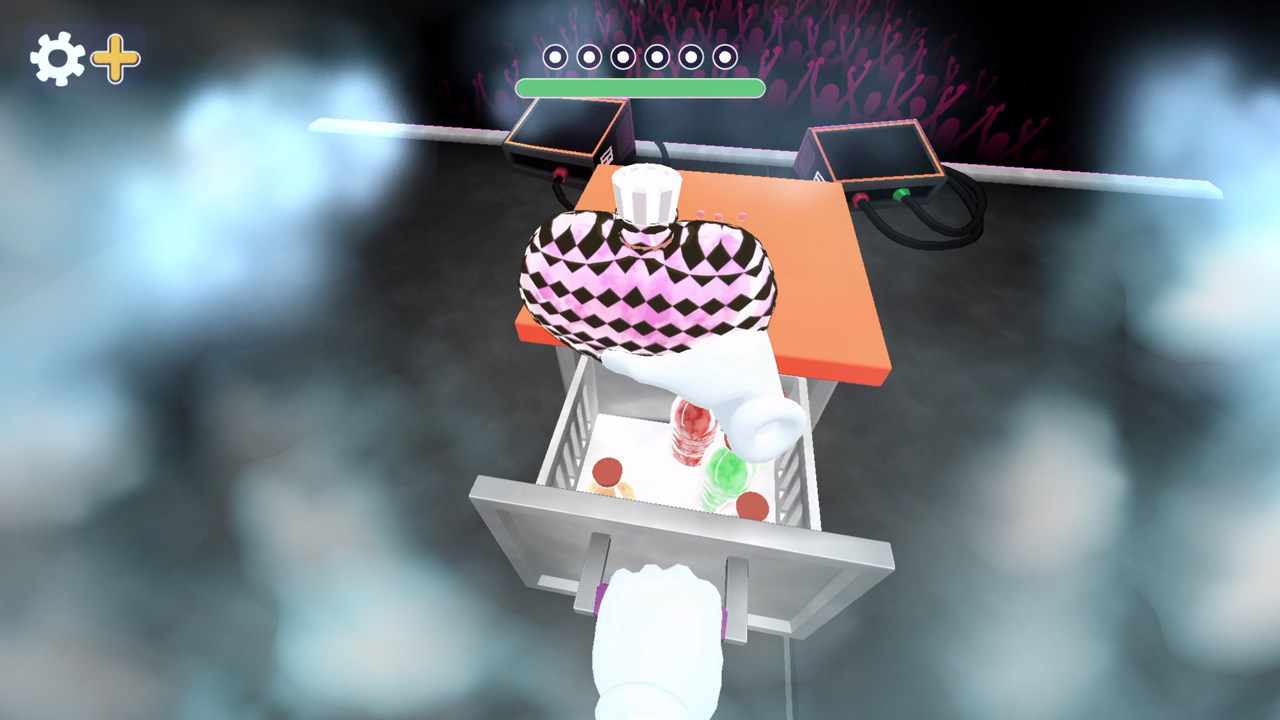Select the first level progress circle

coord(555,57)
